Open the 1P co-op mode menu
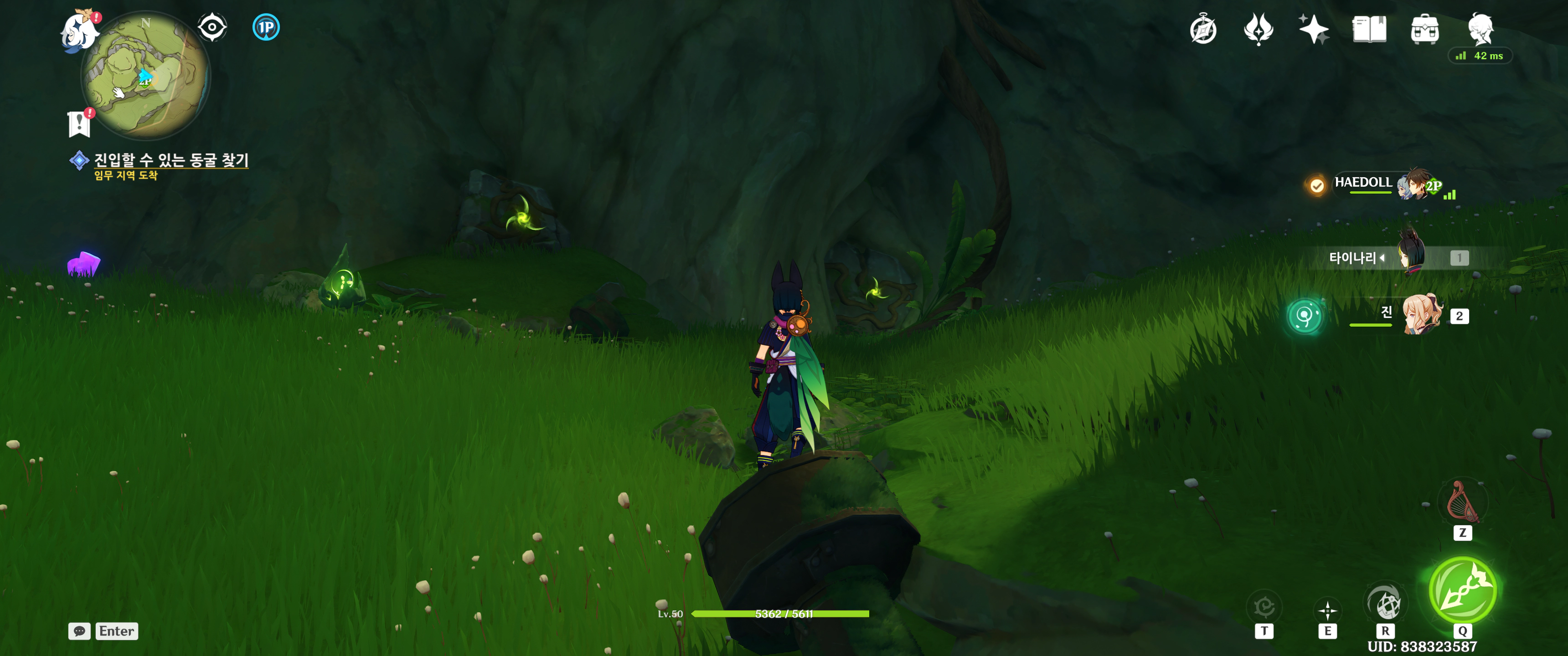 click(x=265, y=27)
